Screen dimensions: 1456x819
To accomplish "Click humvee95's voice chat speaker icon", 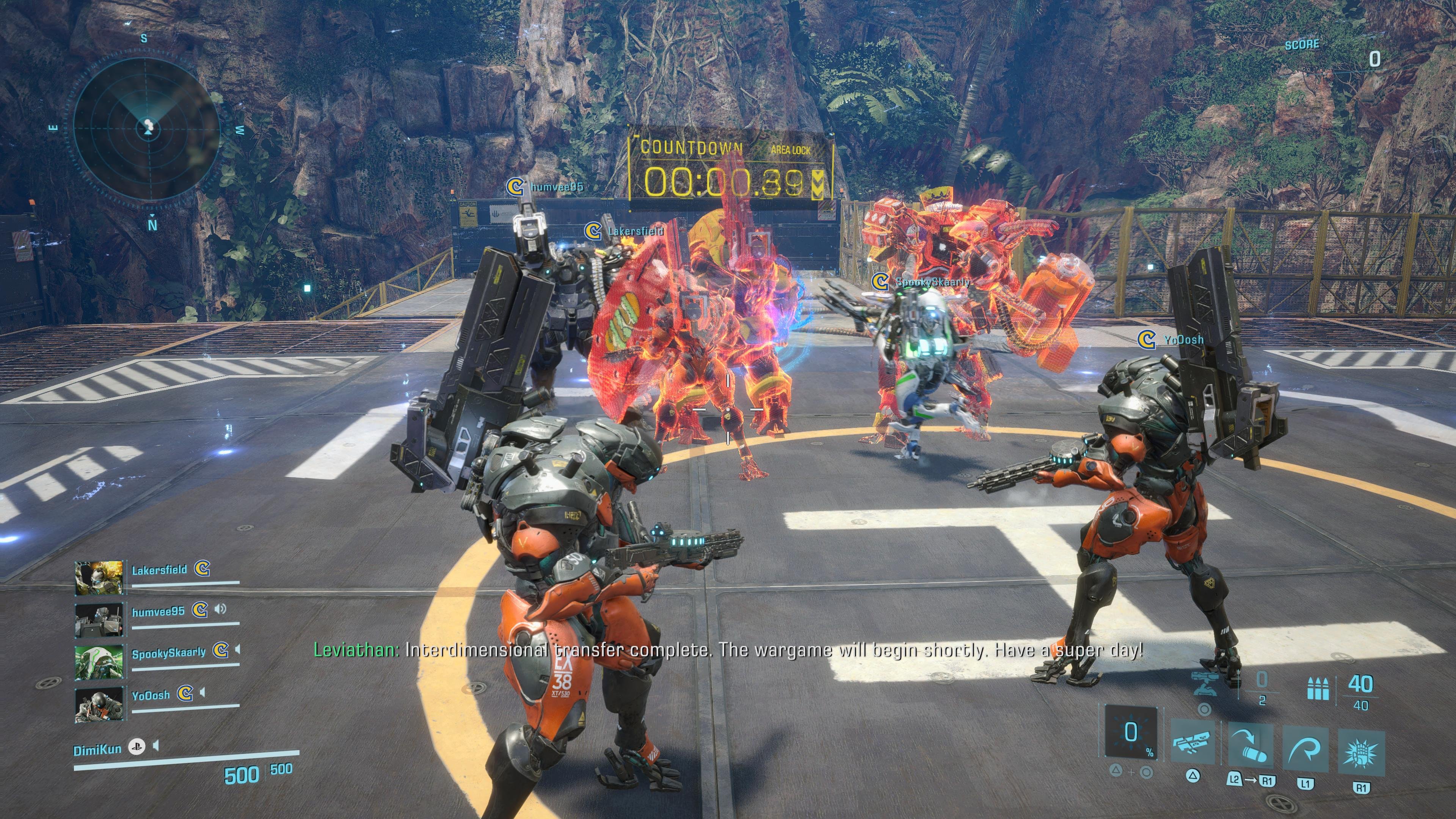I will tap(220, 609).
